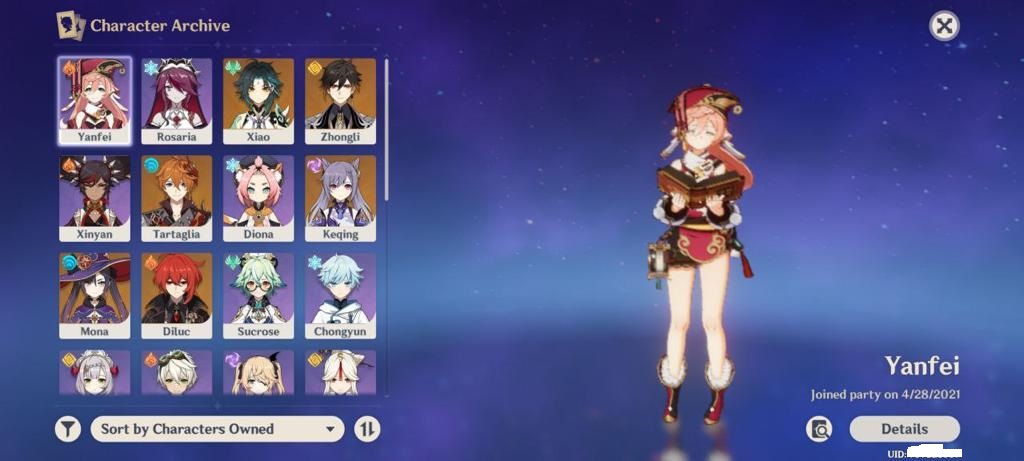1024x461 pixels.
Task: Choose the Tartaglia character card
Action: [x=176, y=197]
